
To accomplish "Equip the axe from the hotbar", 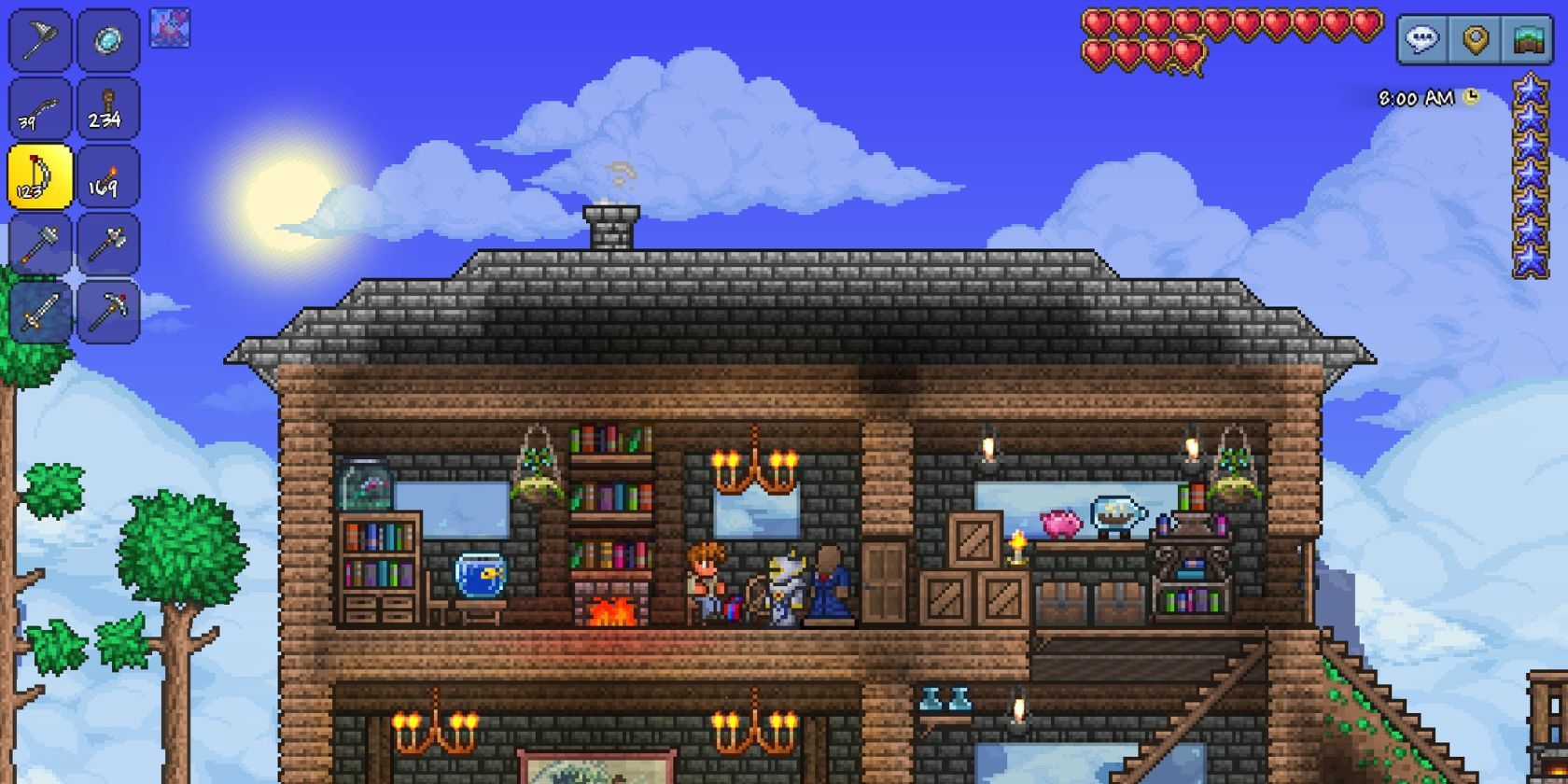I will [108, 245].
